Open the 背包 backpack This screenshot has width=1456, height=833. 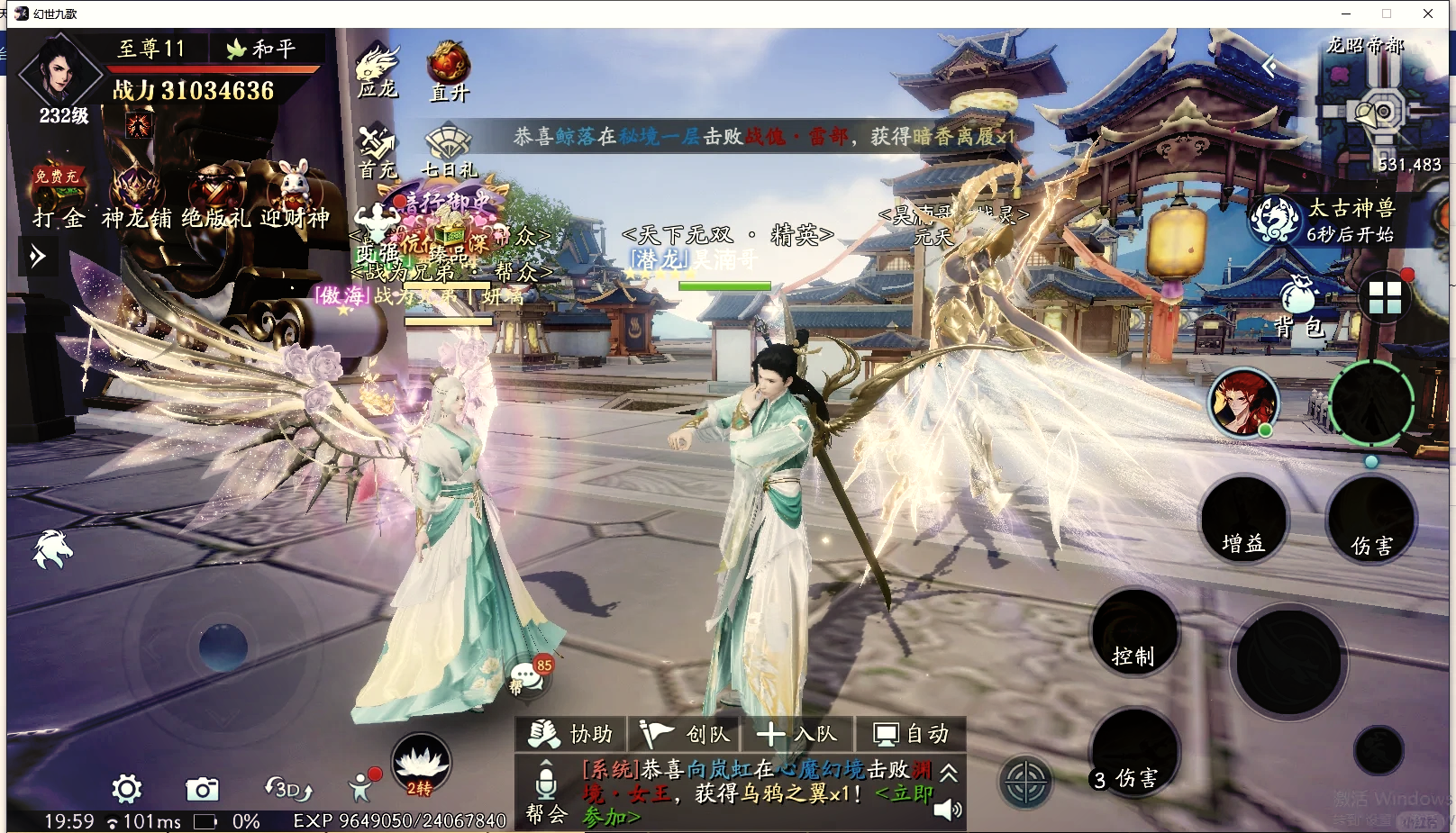point(1298,305)
